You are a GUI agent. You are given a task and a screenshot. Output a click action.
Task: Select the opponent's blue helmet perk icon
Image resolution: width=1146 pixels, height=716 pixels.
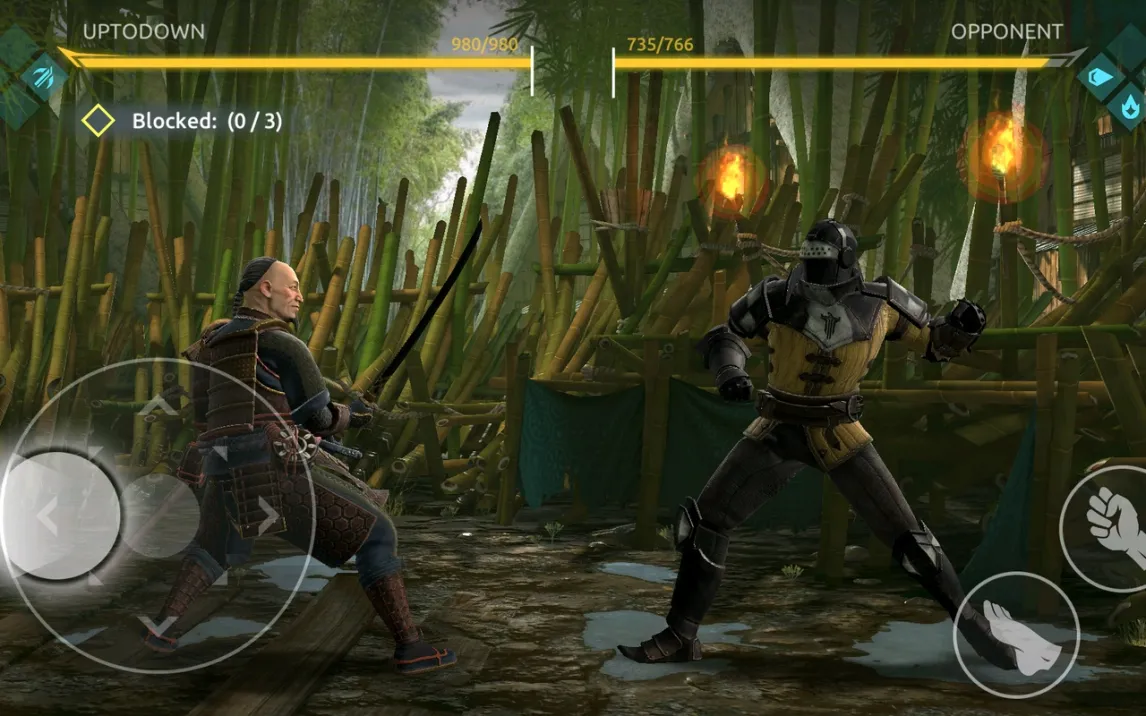click(x=1101, y=75)
